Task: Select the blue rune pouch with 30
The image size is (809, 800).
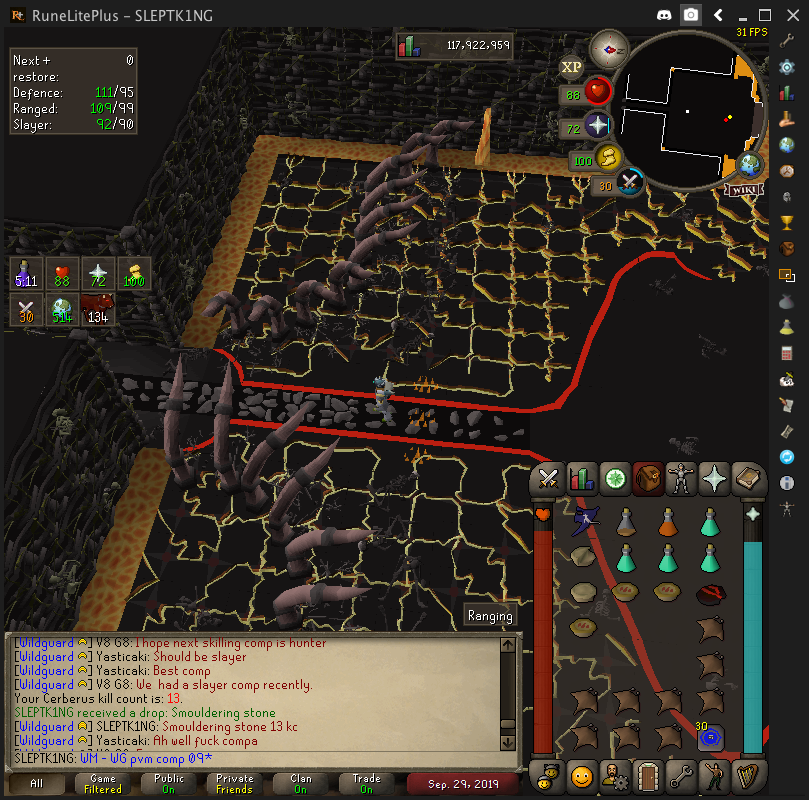Action: tap(711, 739)
